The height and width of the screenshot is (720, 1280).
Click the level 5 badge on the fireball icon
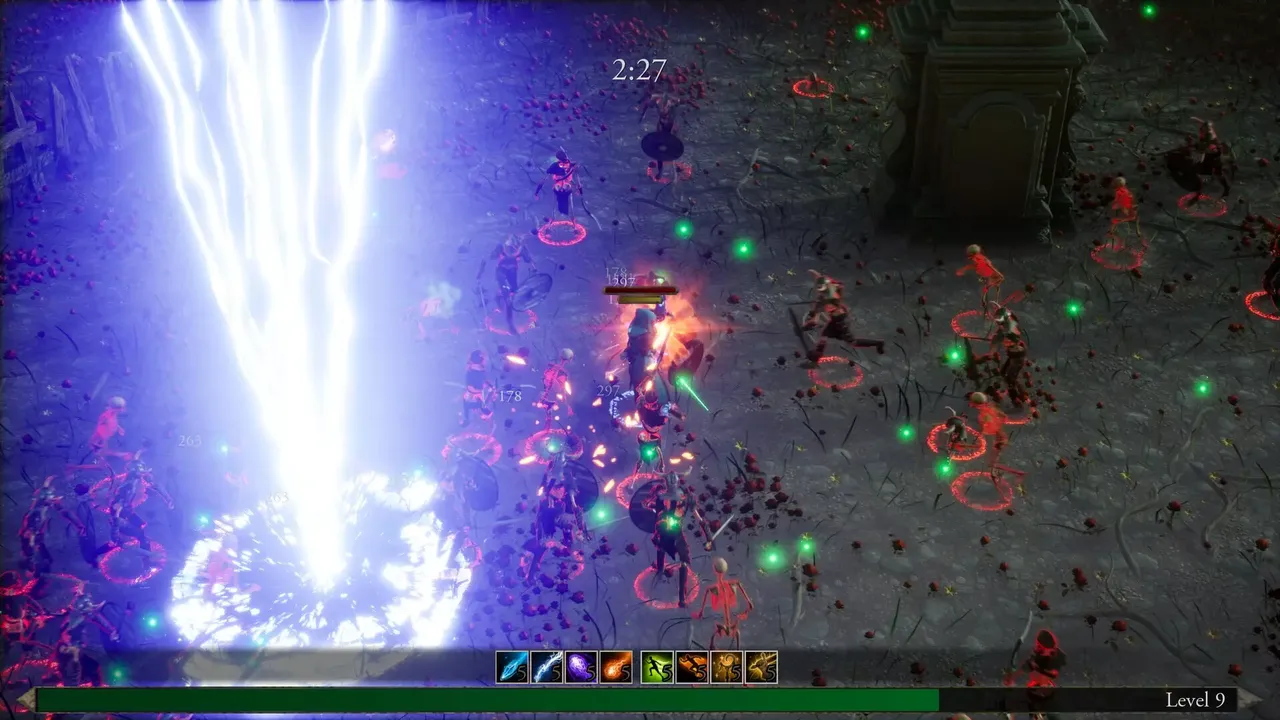(x=624, y=672)
